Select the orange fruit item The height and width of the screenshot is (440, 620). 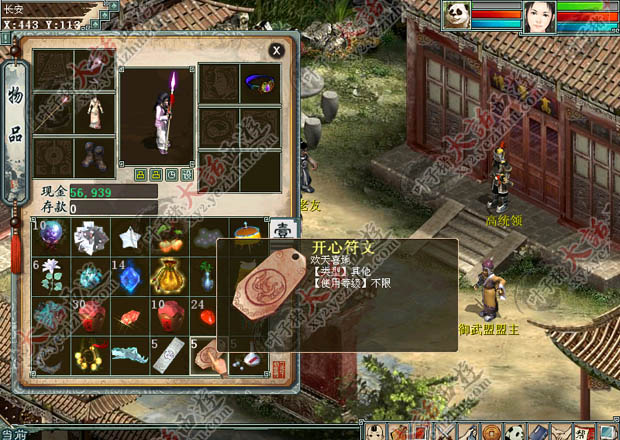point(168,238)
